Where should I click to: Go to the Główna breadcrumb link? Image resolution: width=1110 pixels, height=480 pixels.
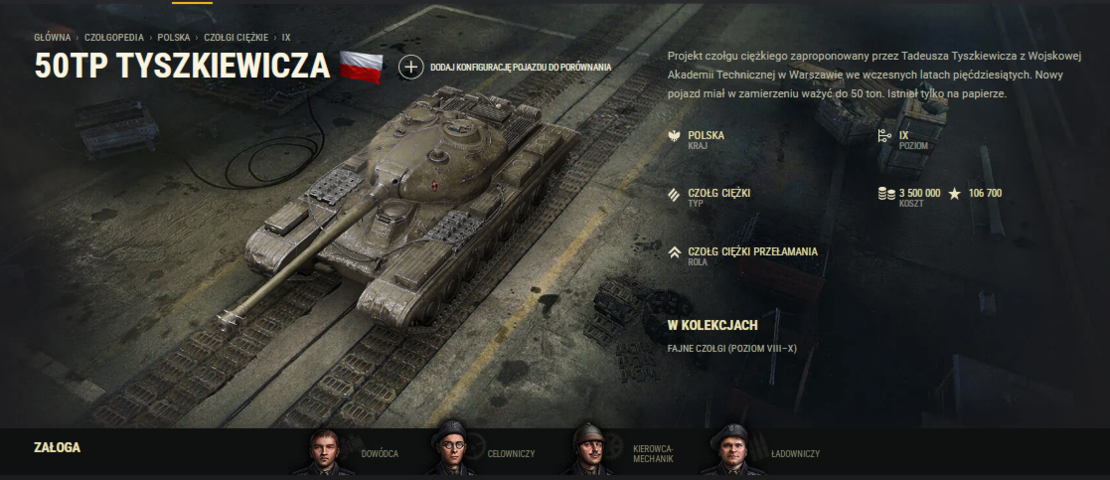pos(52,37)
